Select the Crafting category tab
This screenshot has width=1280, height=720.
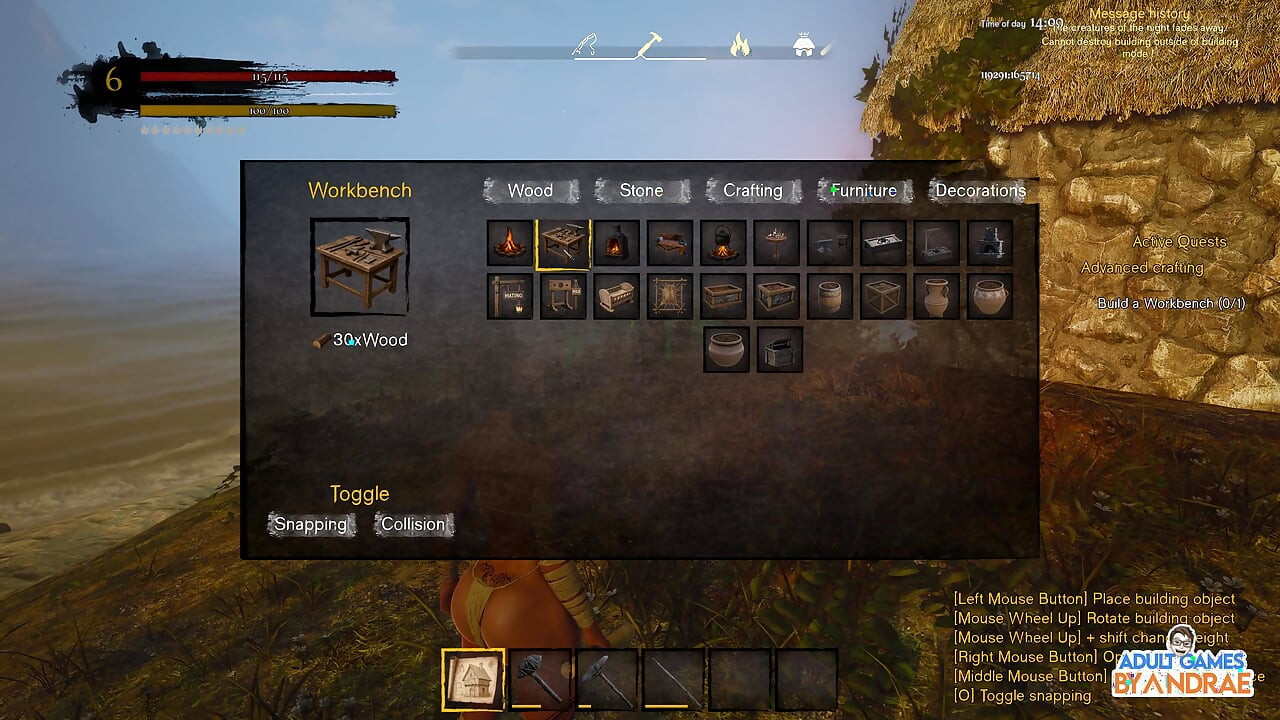(x=752, y=191)
